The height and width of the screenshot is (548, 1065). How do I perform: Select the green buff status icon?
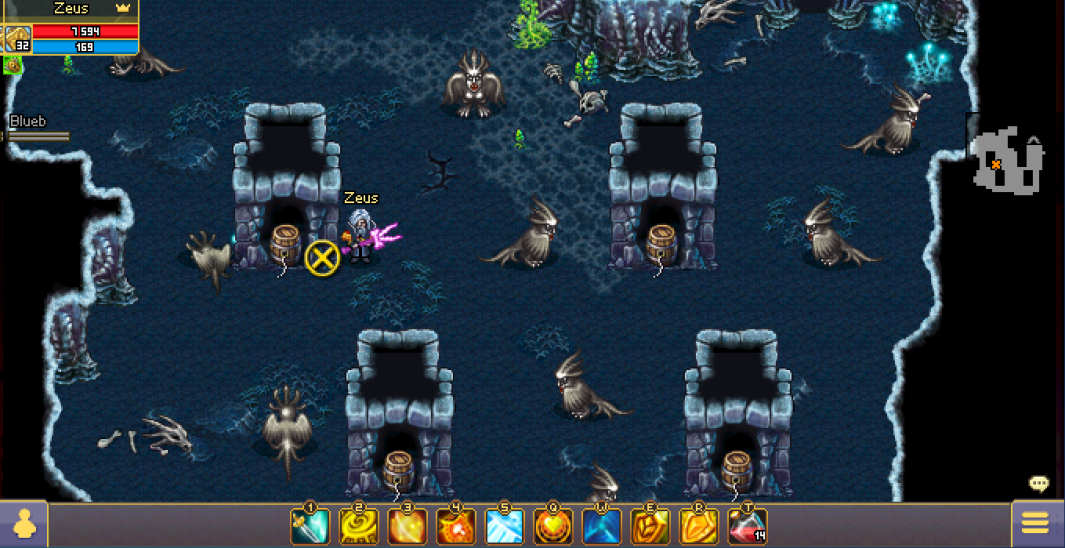pyautogui.click(x=13, y=65)
